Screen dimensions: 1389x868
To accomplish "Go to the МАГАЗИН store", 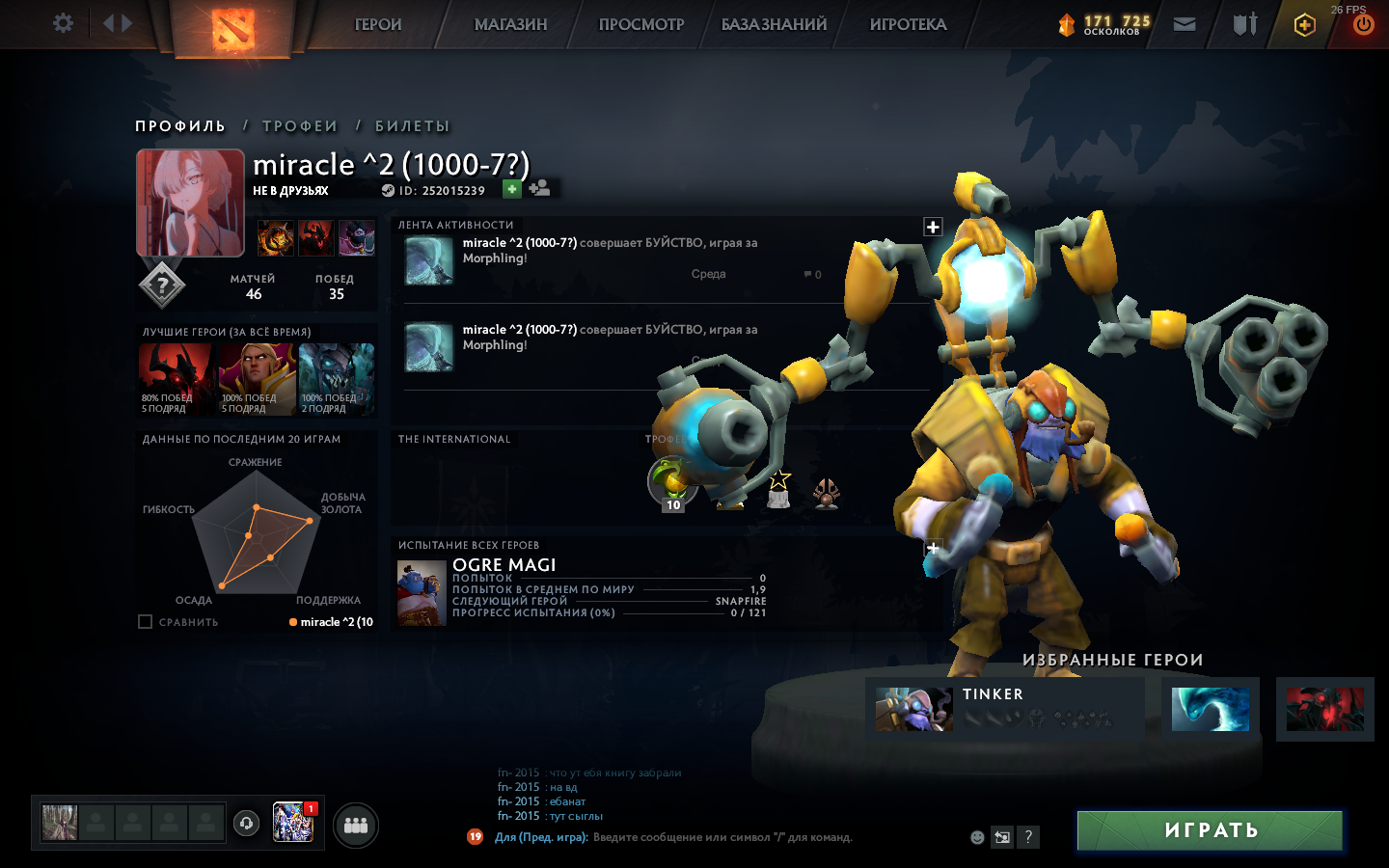I will (x=510, y=25).
